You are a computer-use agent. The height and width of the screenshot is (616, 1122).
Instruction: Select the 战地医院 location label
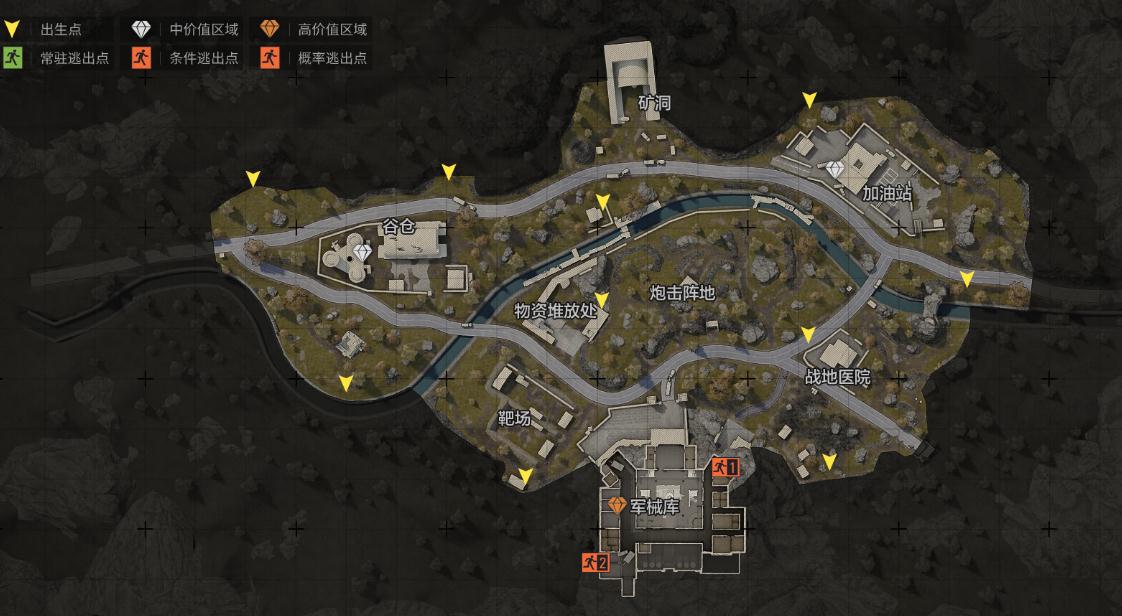838,377
